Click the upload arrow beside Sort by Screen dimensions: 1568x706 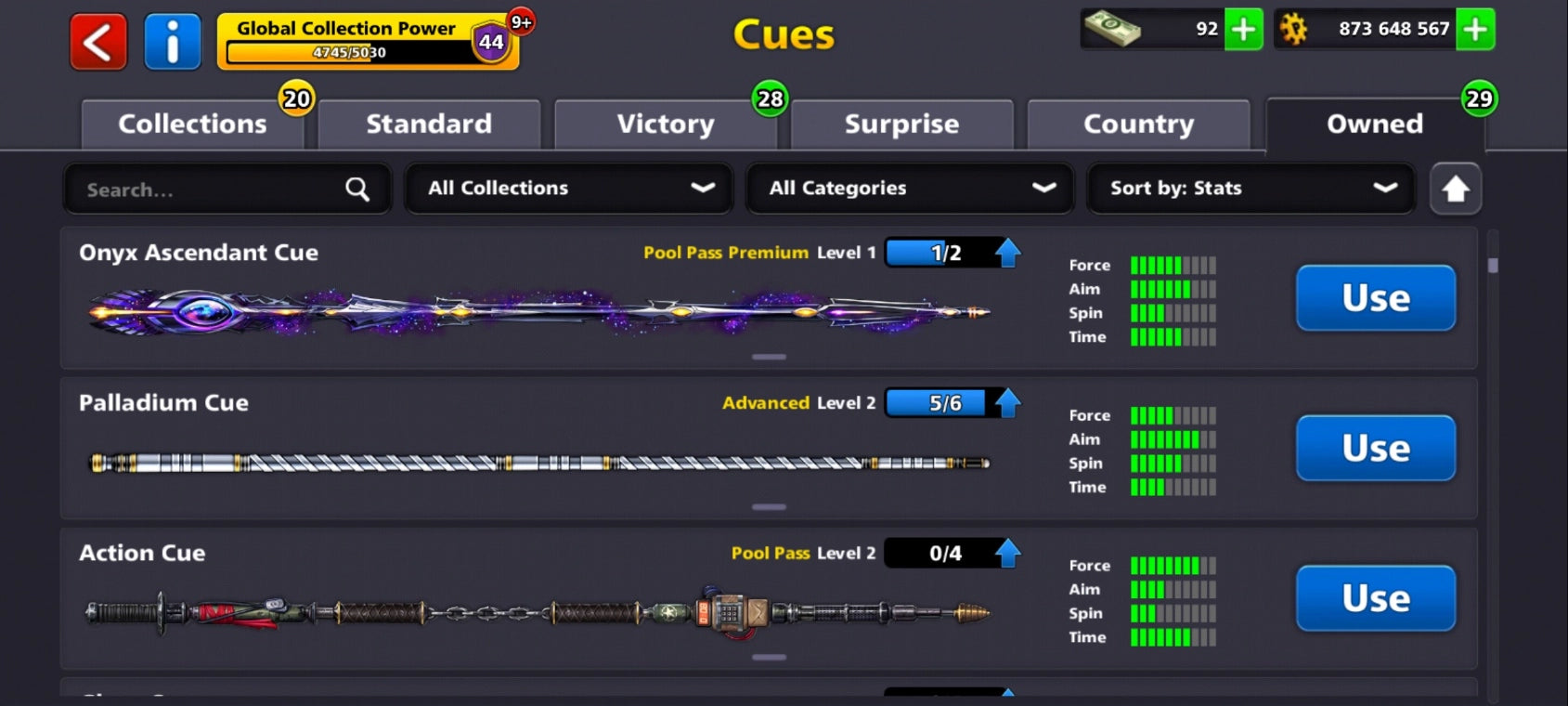tap(1456, 189)
